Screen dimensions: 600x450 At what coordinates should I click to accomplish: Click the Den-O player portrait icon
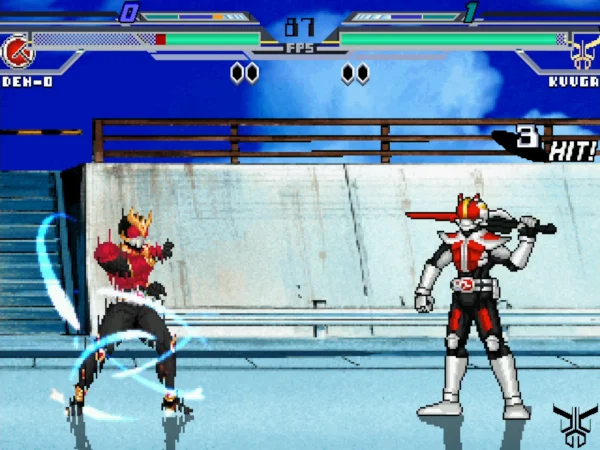(x=17, y=50)
